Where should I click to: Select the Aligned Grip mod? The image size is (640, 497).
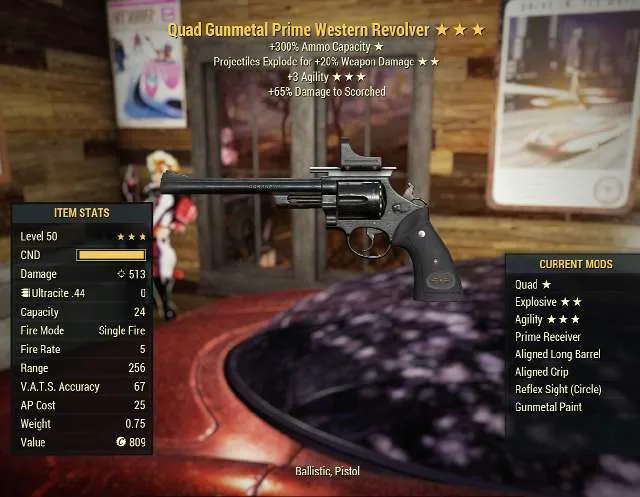click(x=541, y=372)
